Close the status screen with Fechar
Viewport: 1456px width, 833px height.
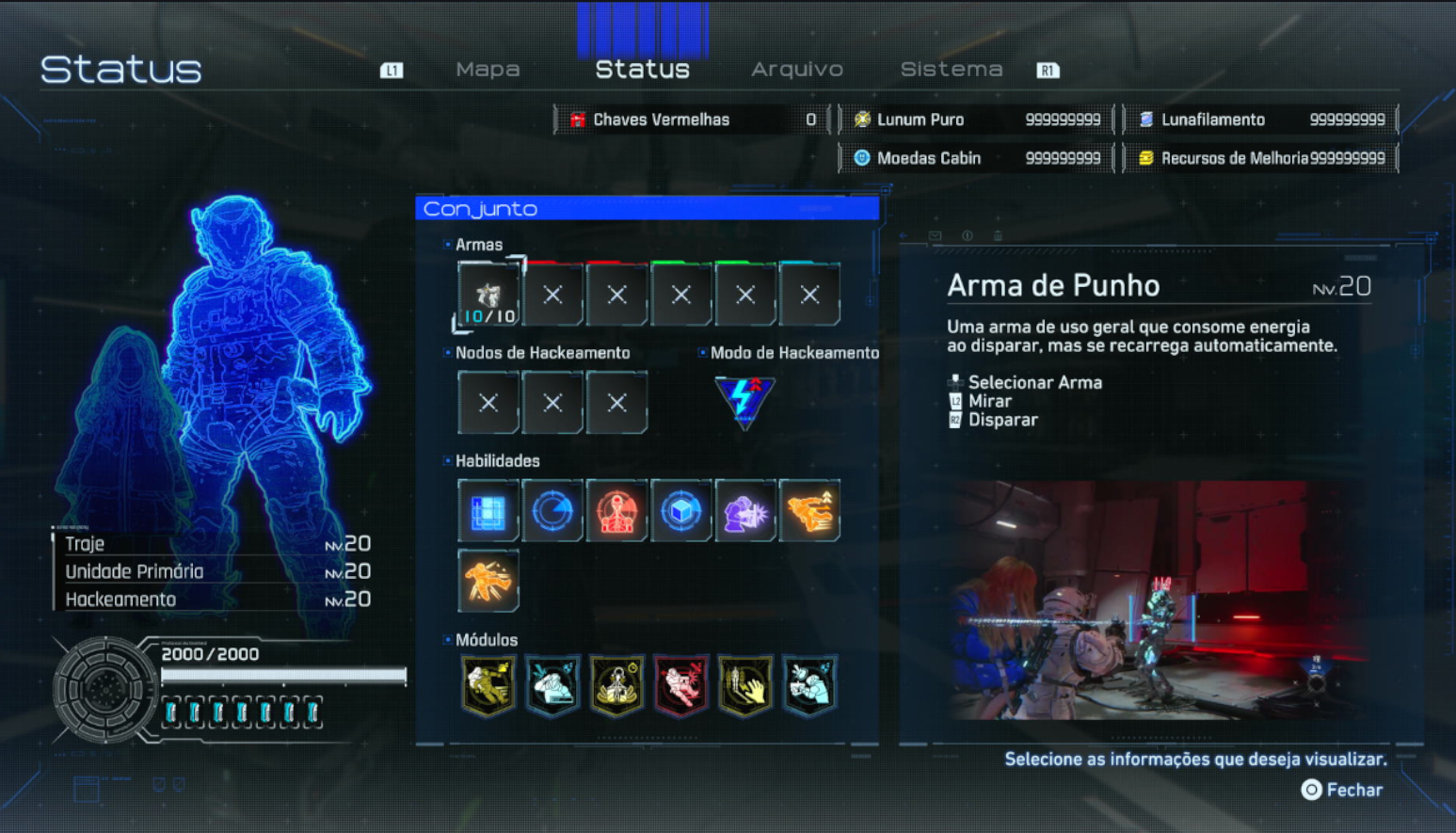pos(1342,791)
